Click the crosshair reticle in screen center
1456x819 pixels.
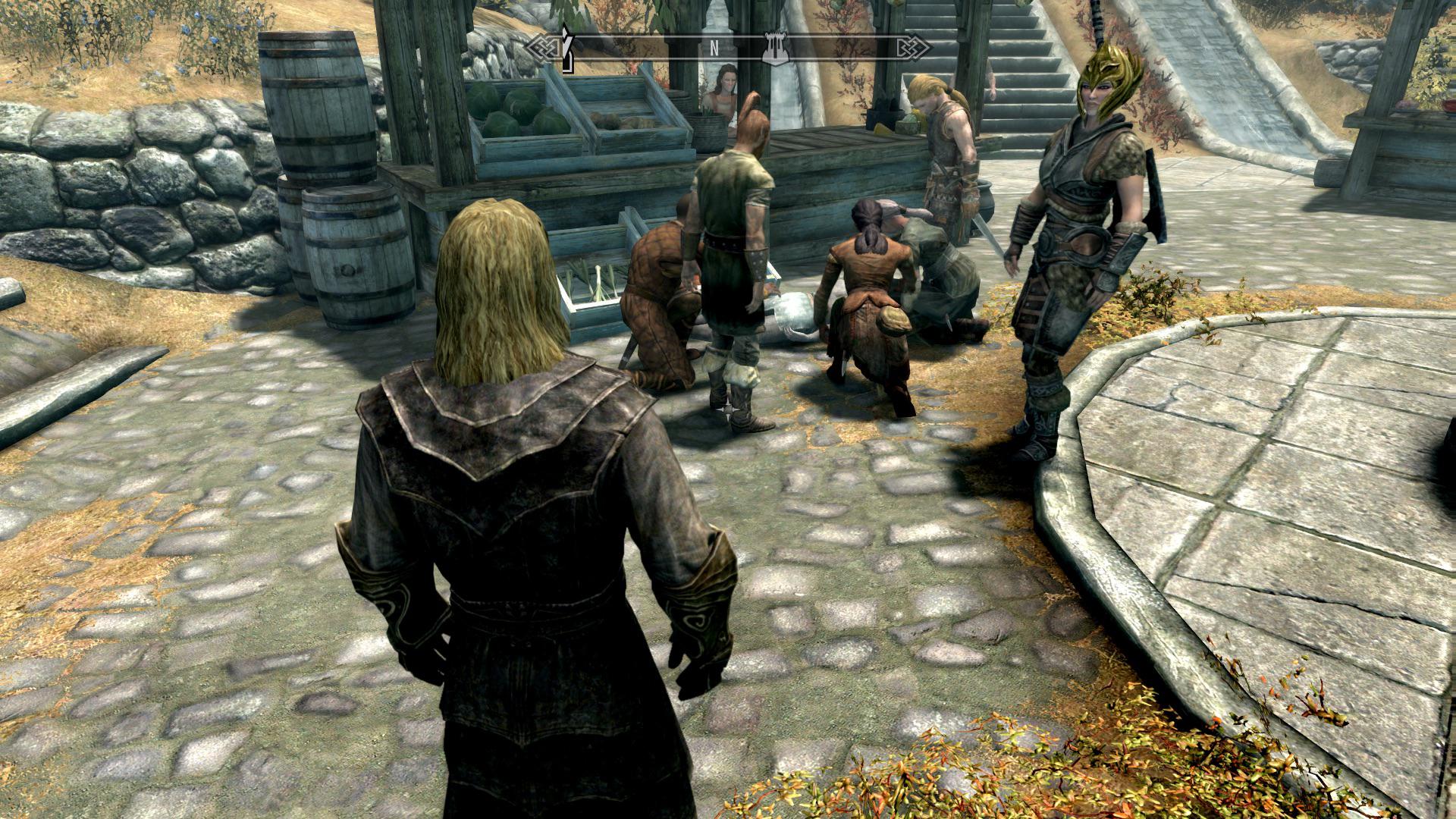pos(728,409)
